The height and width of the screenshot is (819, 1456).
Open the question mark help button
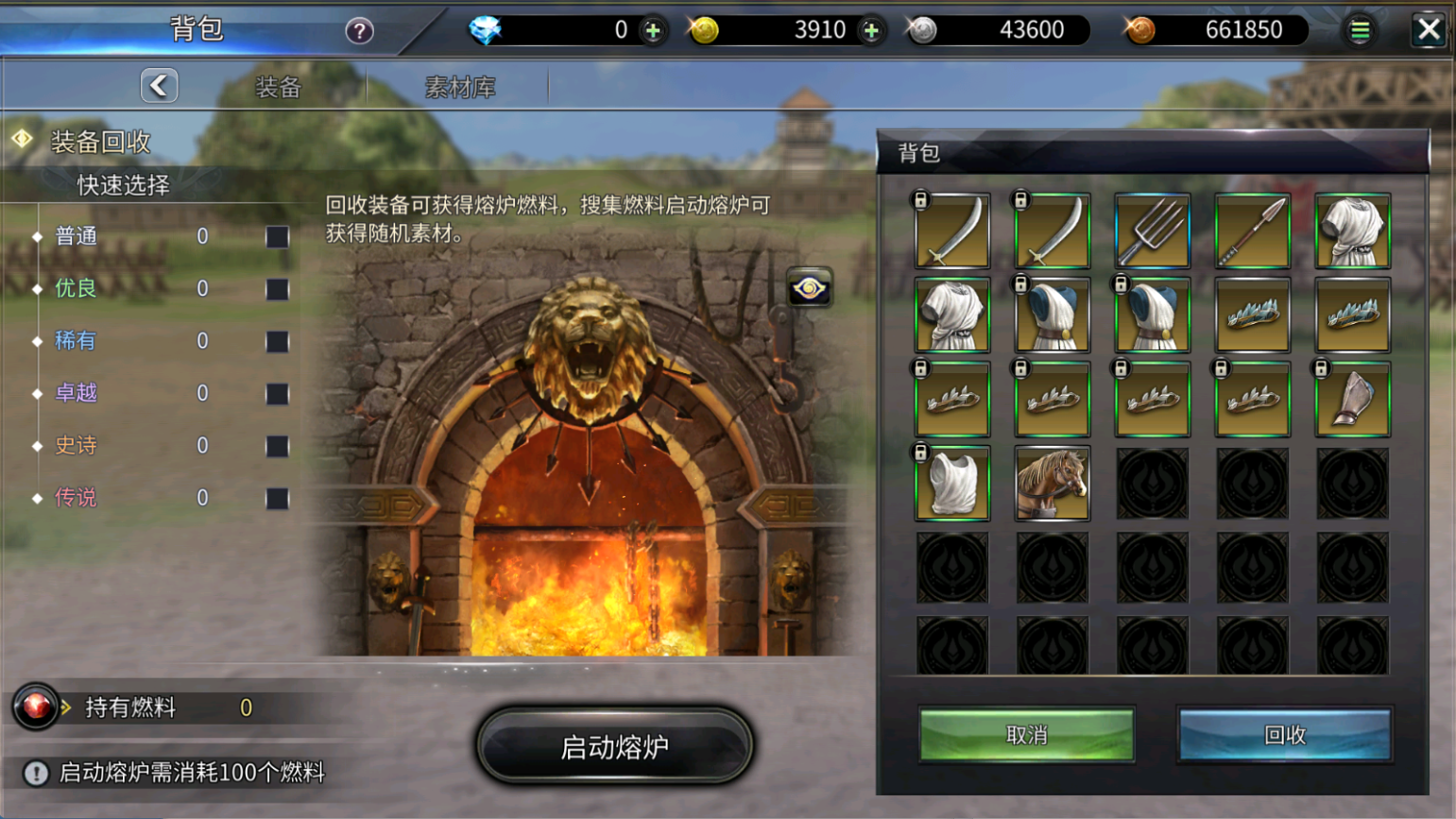point(359,31)
